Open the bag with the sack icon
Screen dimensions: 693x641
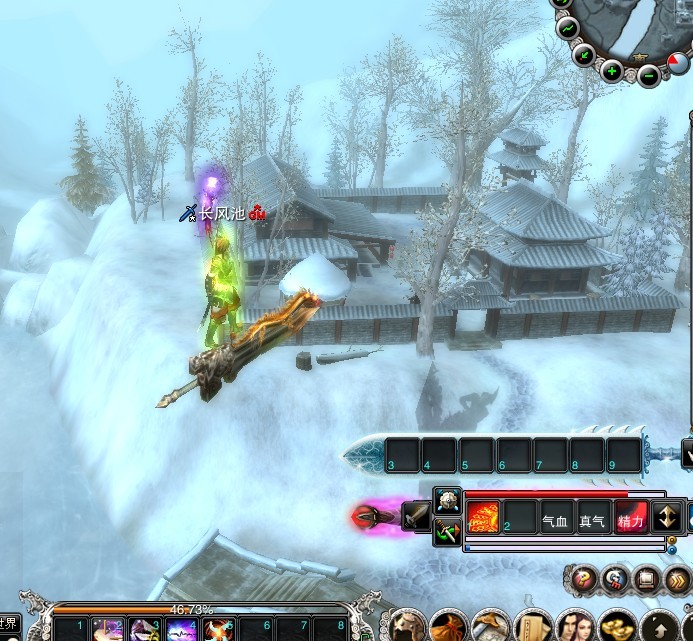pyautogui.click(x=446, y=627)
